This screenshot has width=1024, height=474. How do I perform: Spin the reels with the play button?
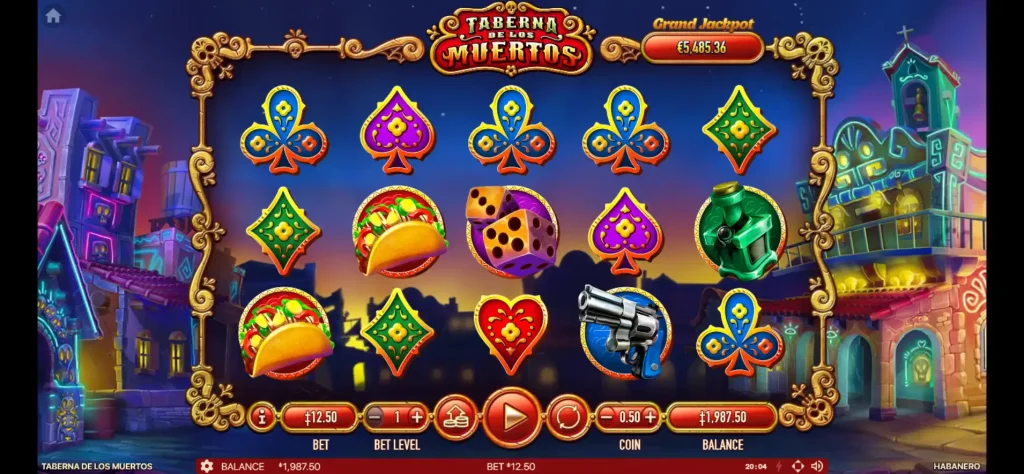pyautogui.click(x=512, y=416)
